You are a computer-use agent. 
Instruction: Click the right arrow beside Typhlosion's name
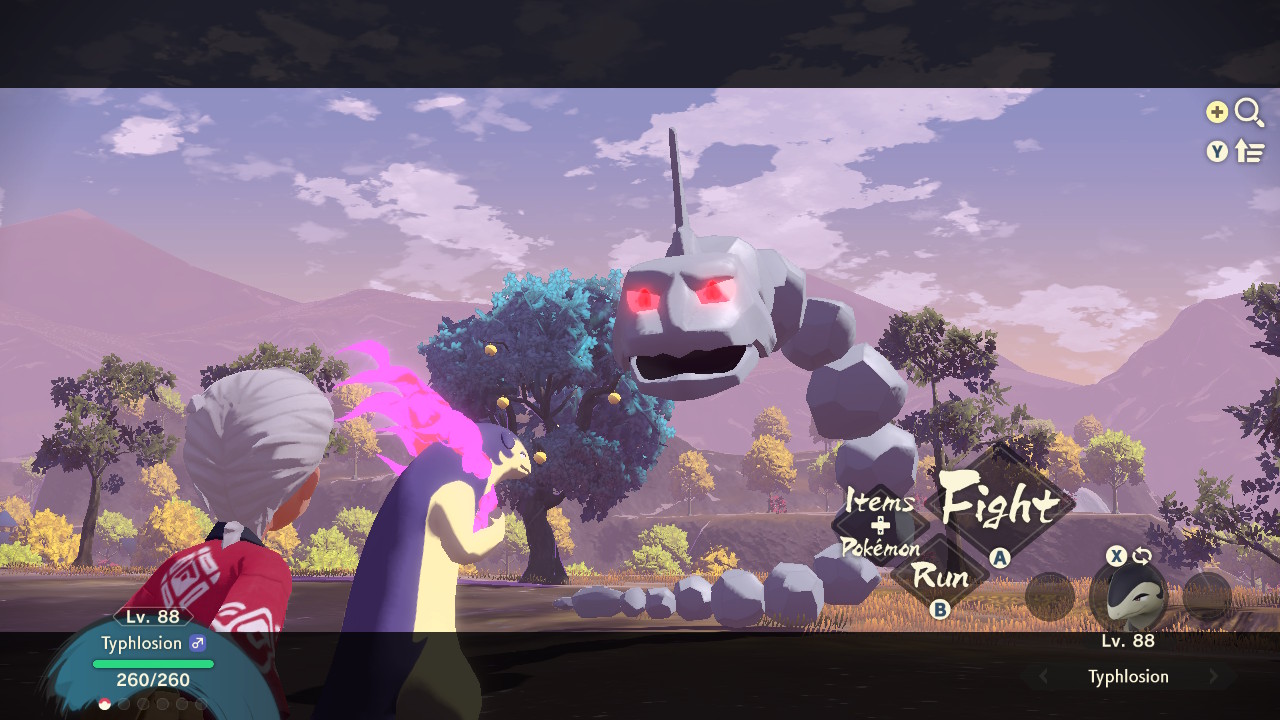[x=1214, y=676]
